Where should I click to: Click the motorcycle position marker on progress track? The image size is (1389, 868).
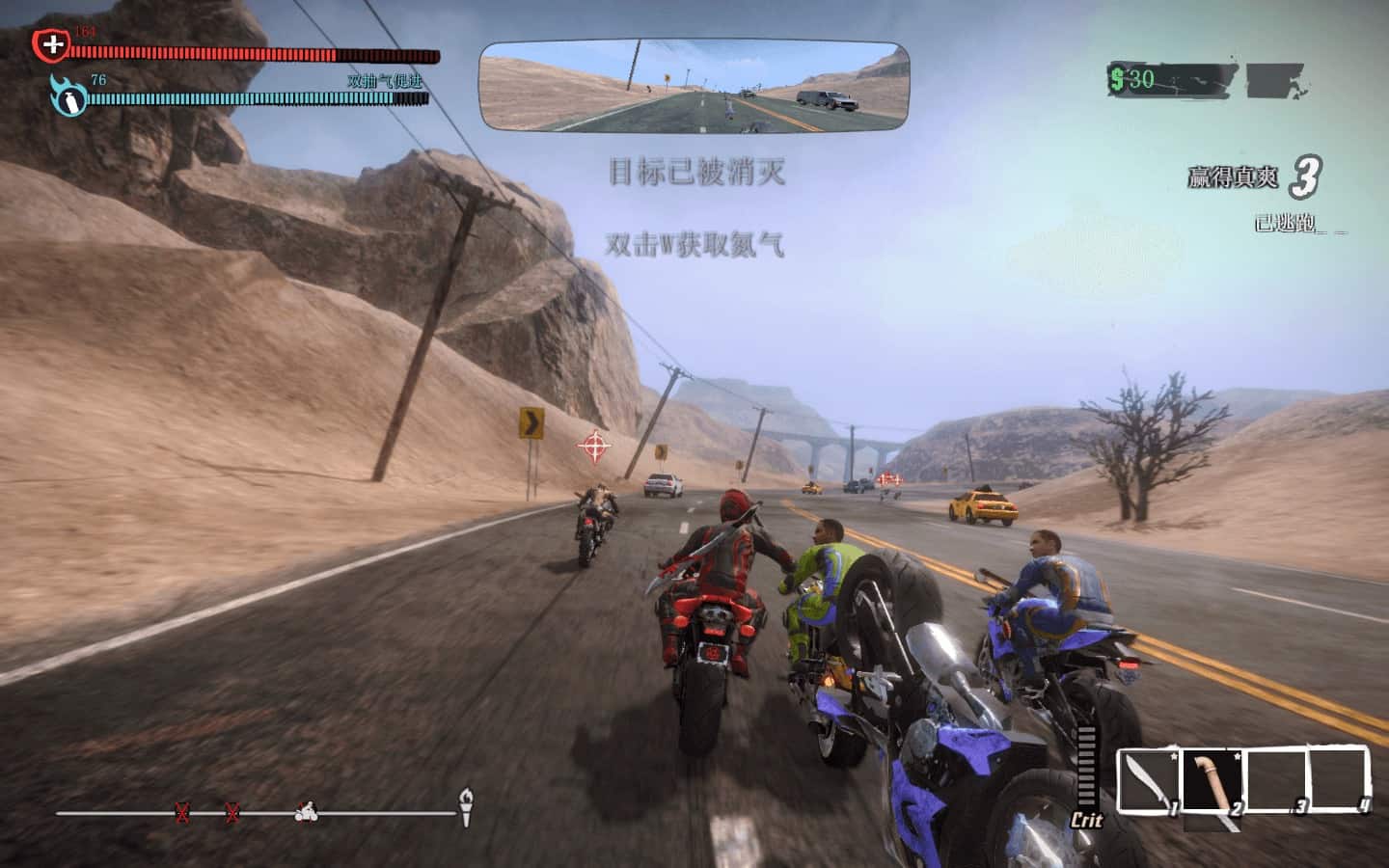(307, 813)
